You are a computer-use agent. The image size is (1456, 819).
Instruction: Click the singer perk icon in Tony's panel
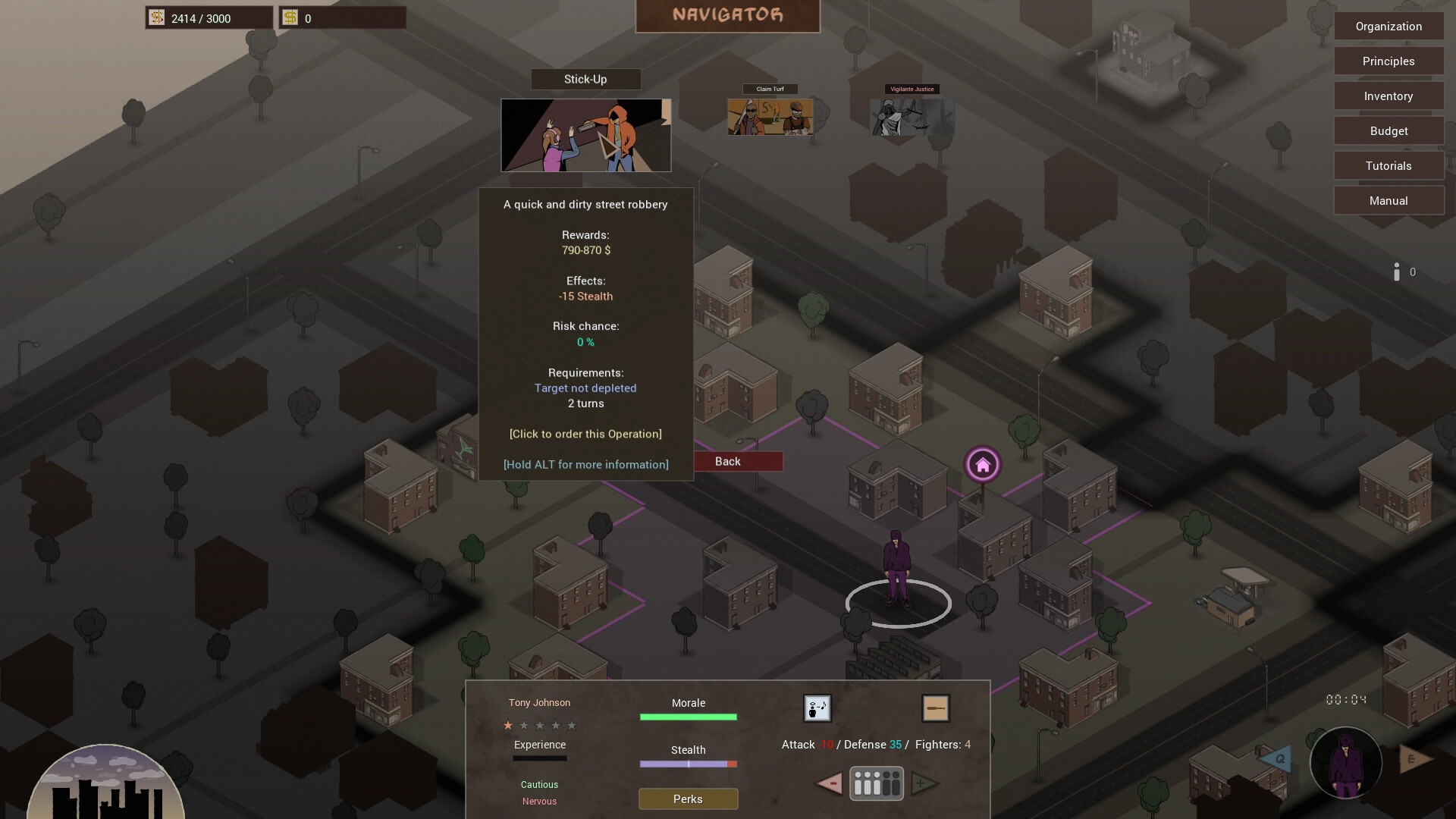click(817, 708)
